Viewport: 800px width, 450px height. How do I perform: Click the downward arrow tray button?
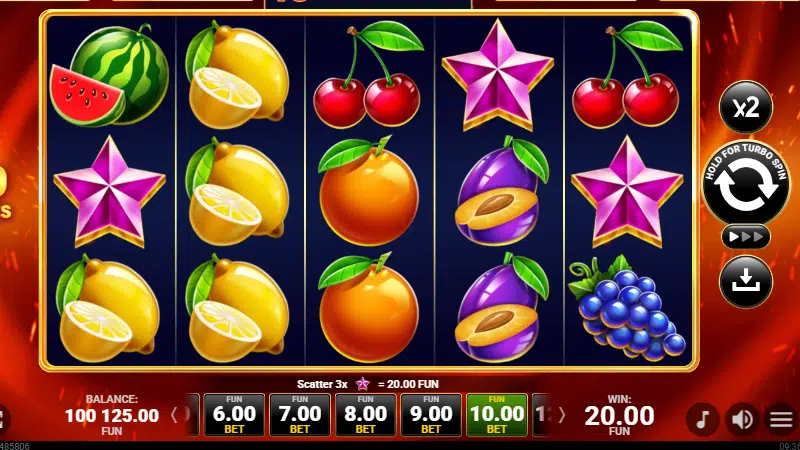click(x=745, y=282)
